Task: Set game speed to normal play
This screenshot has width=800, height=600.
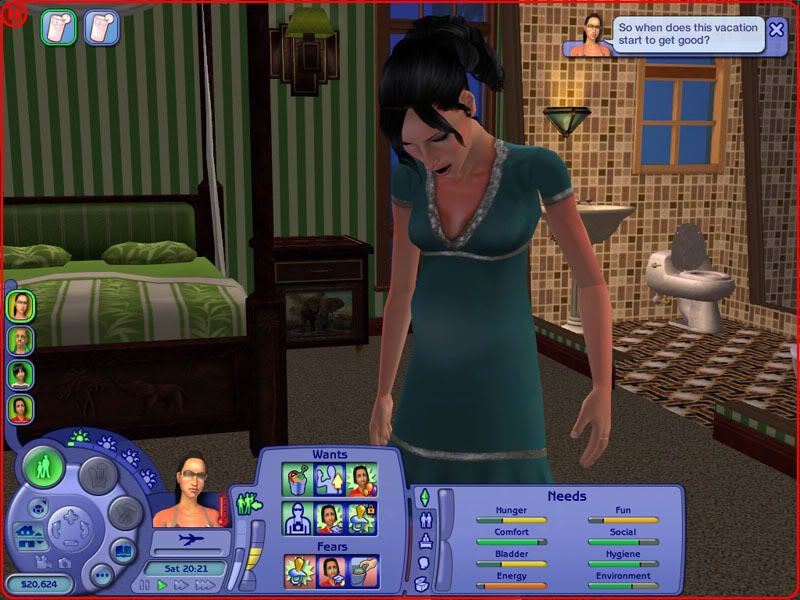Action: pos(163,585)
